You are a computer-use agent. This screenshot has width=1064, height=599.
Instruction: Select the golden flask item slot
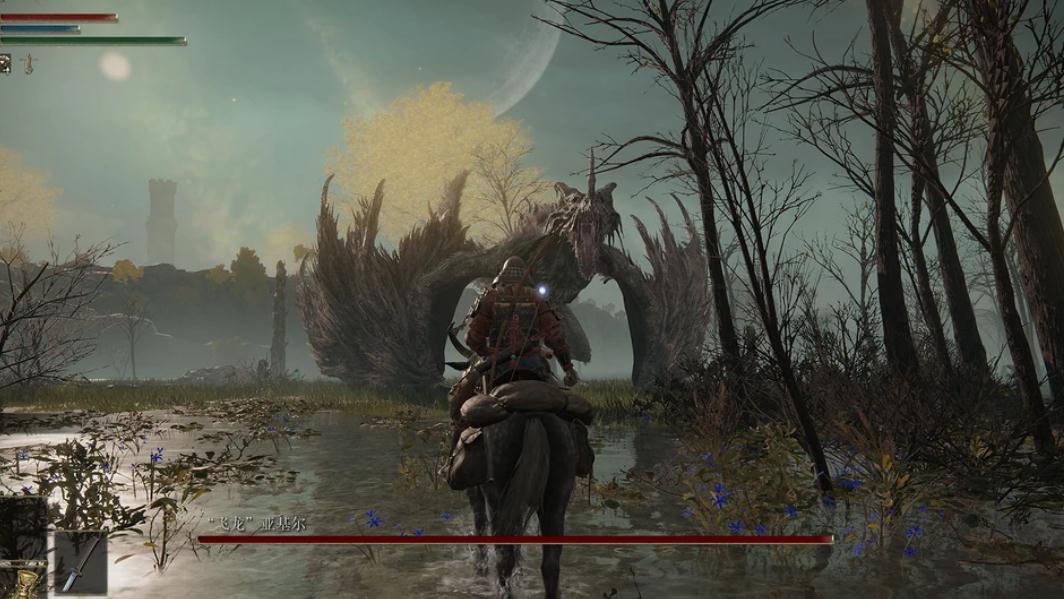click(22, 583)
